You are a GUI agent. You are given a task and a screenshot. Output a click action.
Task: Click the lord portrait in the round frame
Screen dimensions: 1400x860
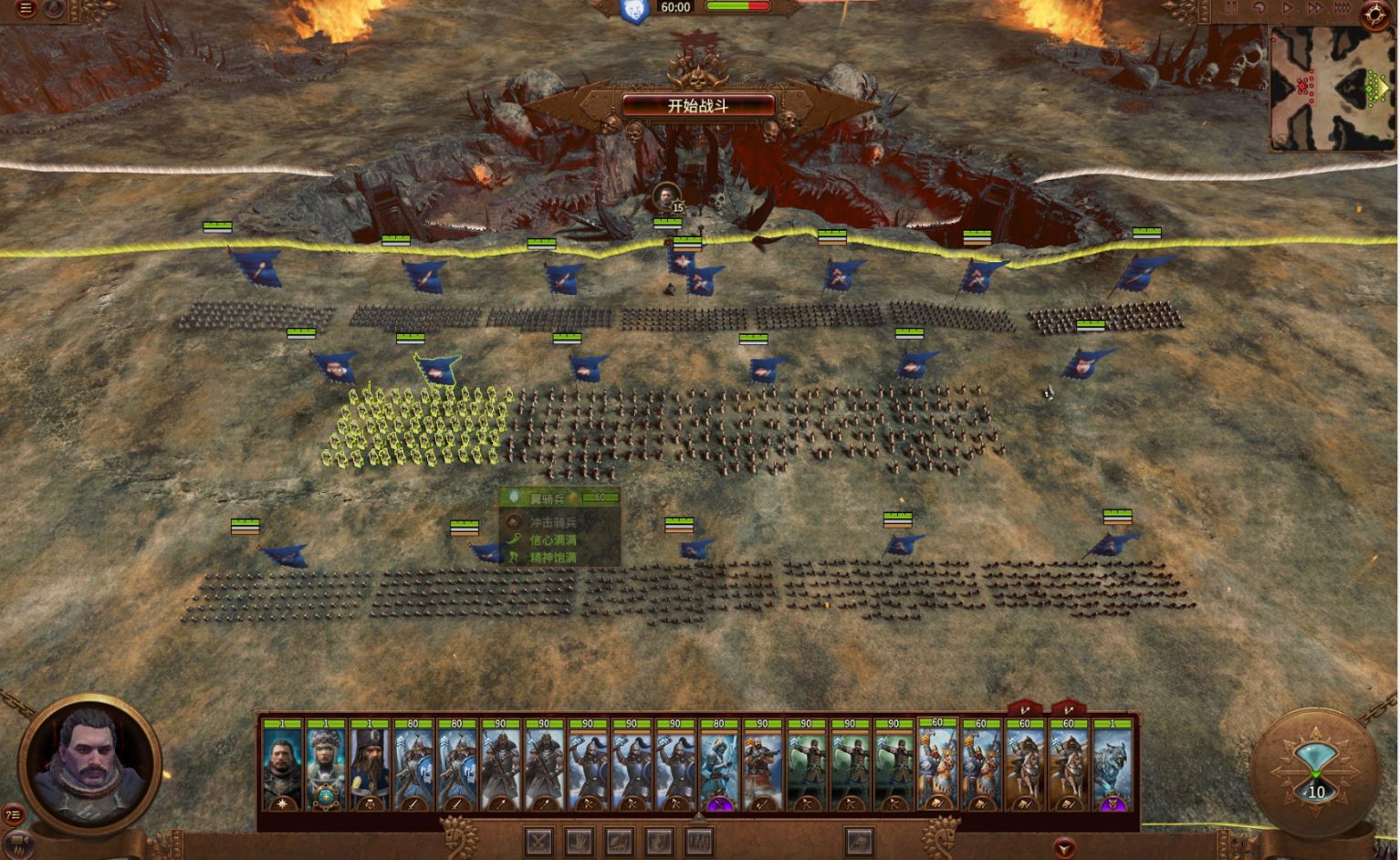[89, 759]
